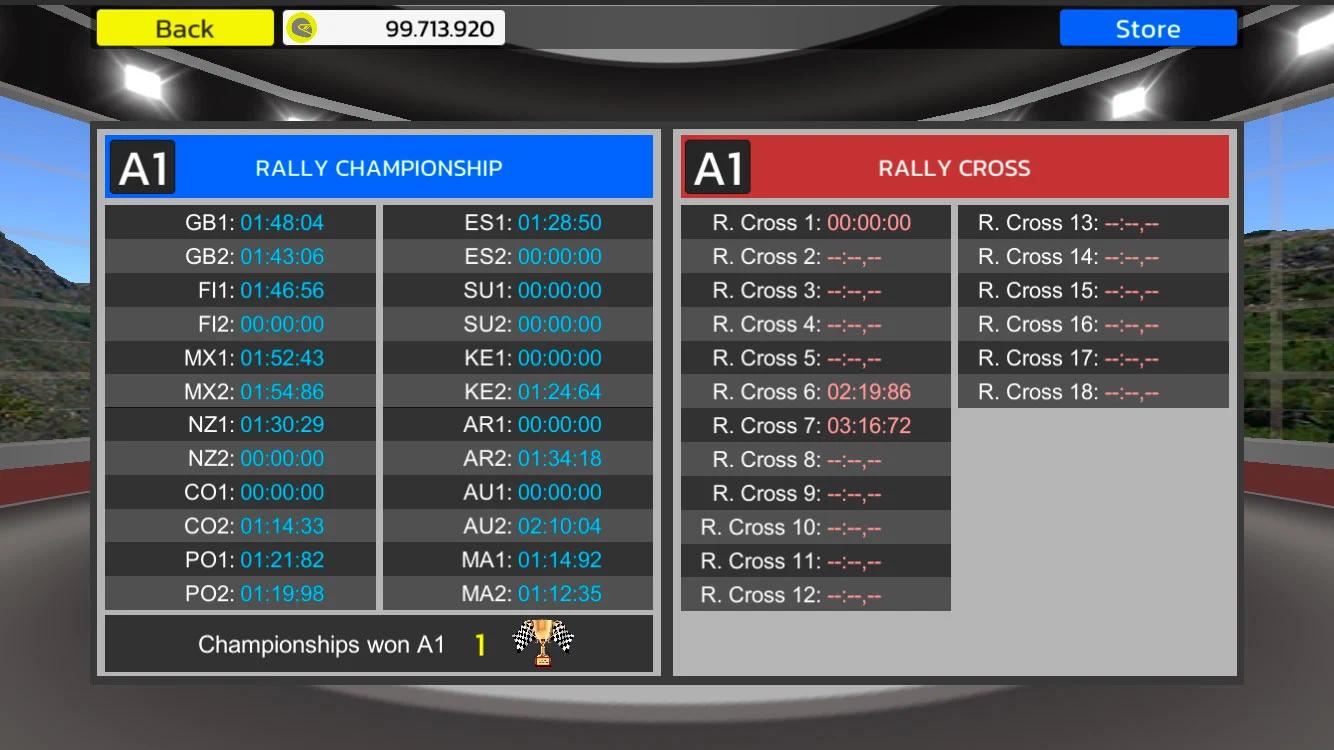Switch to the Rally Championship header
Viewport: 1334px width, 750px height.
coord(379,167)
